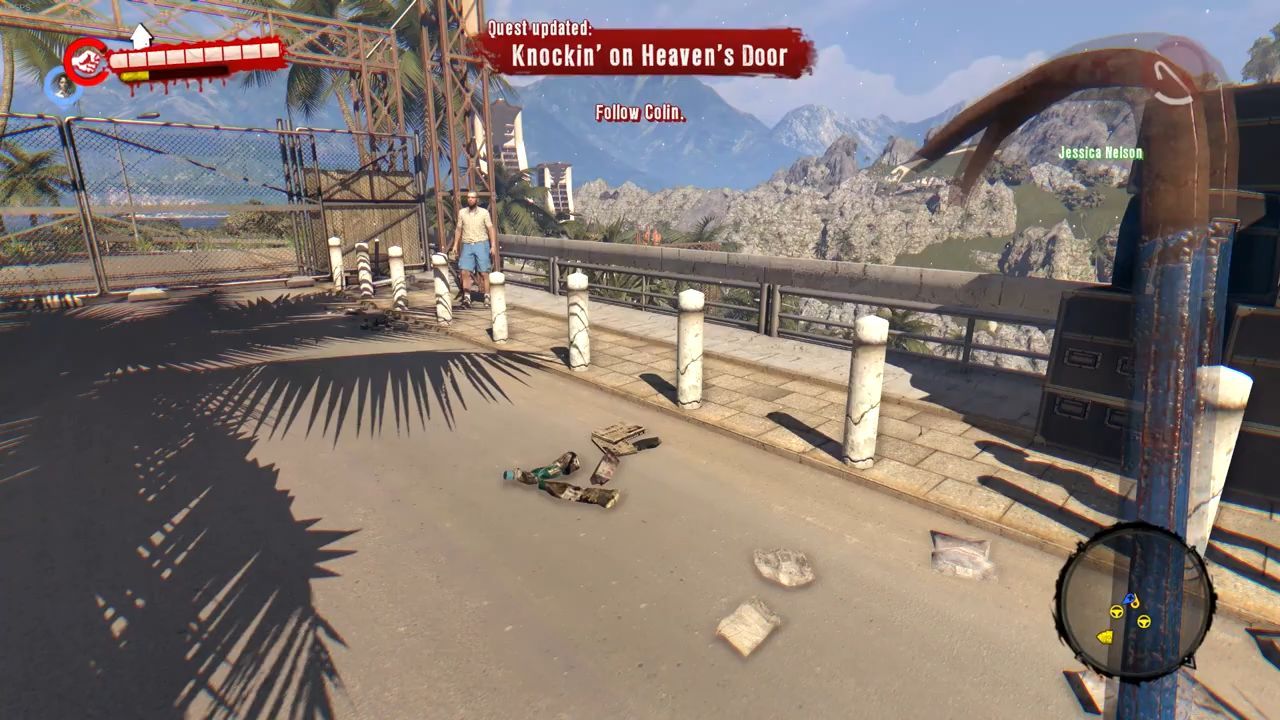Image resolution: width=1280 pixels, height=720 pixels.
Task: Select the red fist emblem icon
Action: point(87,61)
